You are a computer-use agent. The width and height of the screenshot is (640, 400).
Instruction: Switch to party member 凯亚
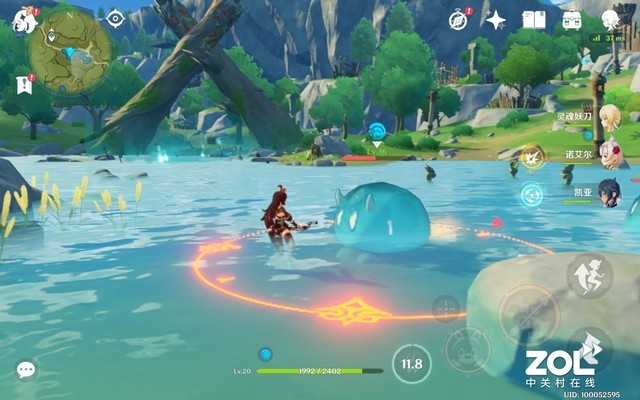click(x=608, y=193)
